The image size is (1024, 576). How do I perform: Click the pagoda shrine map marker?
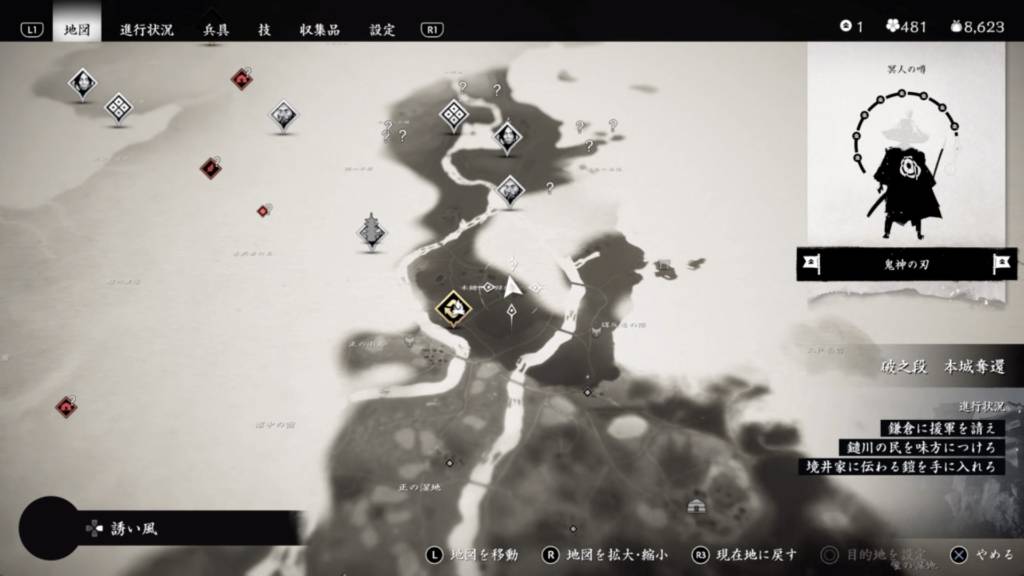pyautogui.click(x=372, y=231)
